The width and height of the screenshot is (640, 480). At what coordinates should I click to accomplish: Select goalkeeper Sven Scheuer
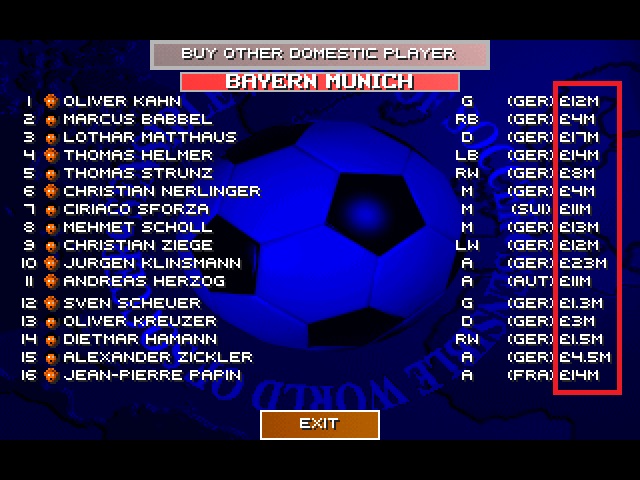coord(132,303)
